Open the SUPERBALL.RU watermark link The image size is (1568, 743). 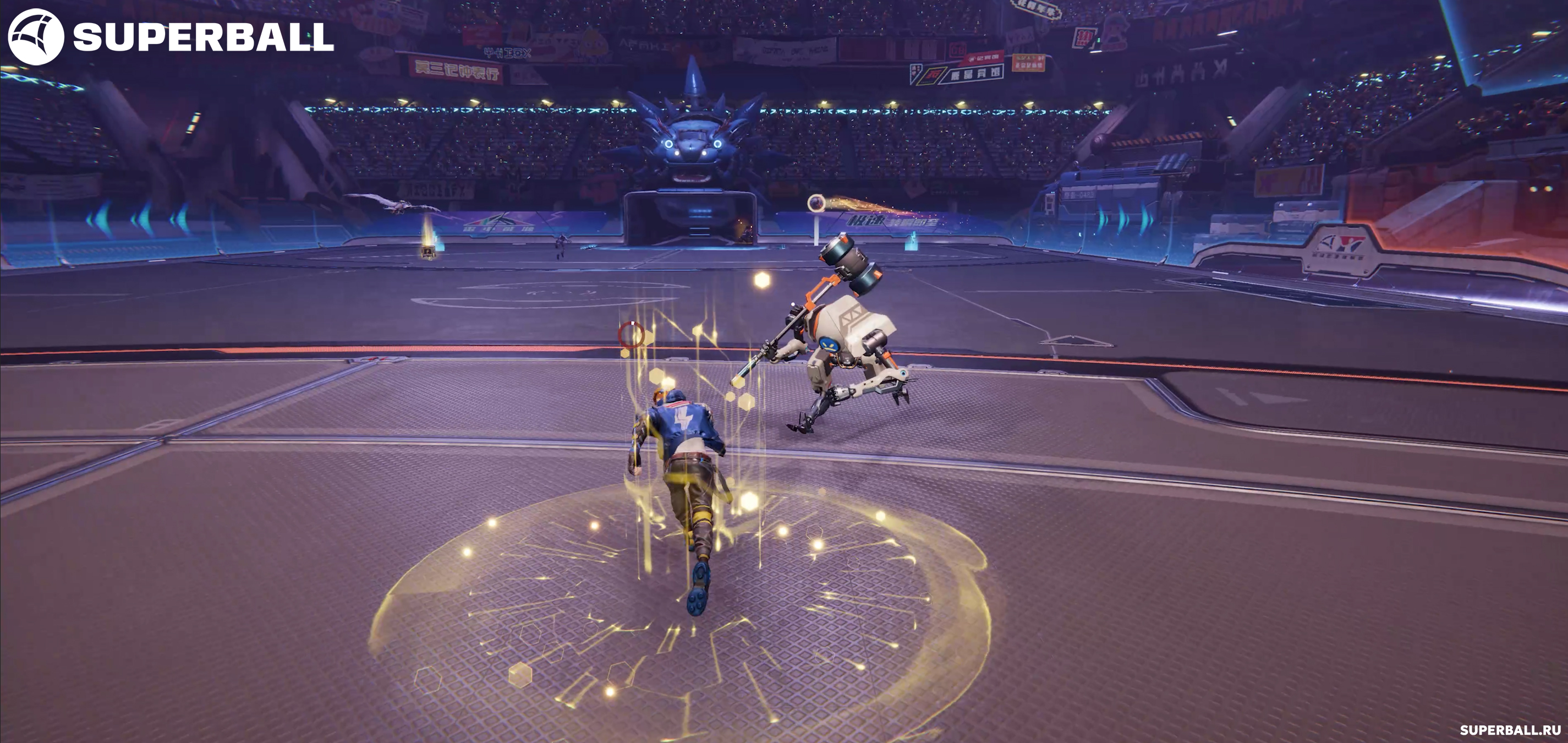click(1510, 730)
